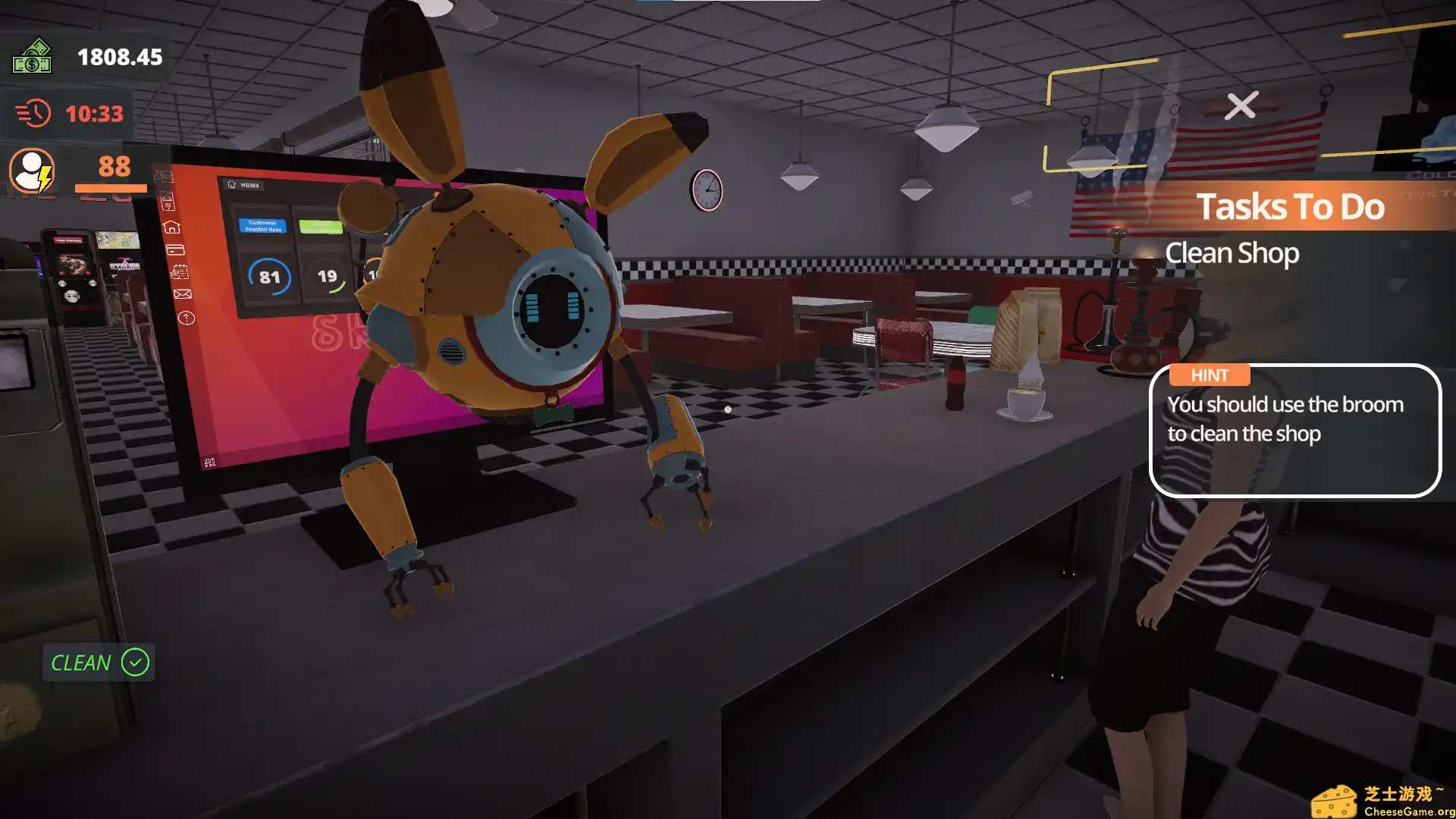
Task: Open the mail envelope icon in sidebar
Action: coord(184,294)
